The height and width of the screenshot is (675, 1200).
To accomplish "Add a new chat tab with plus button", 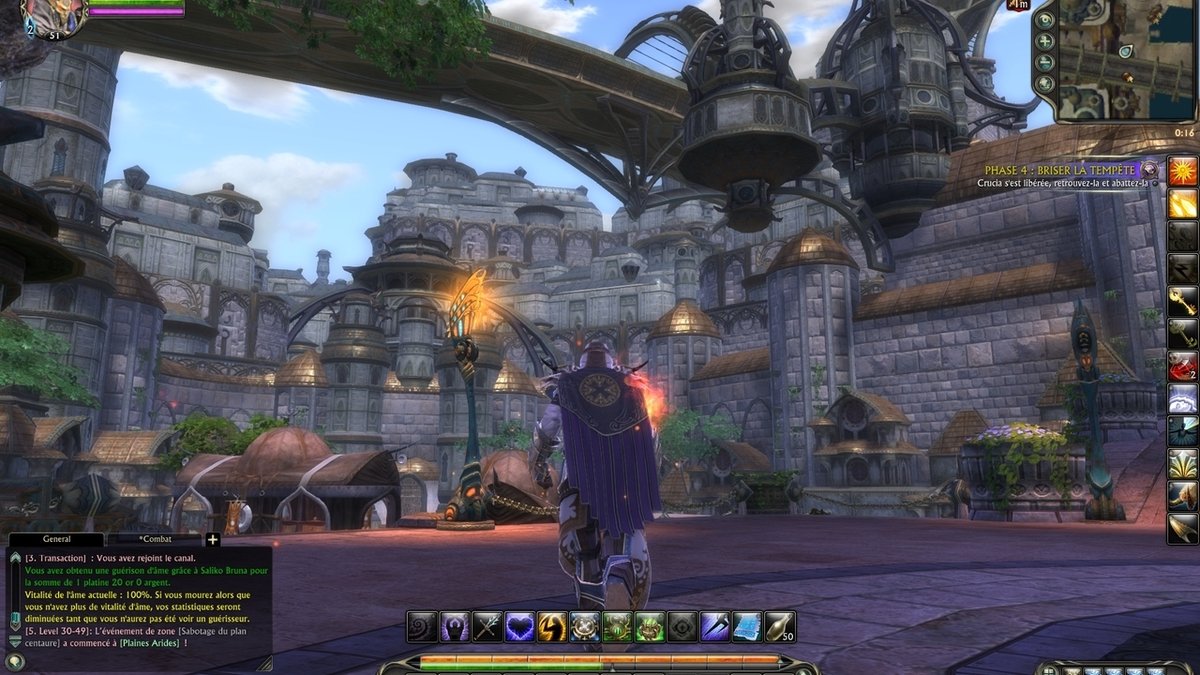I will tap(212, 540).
